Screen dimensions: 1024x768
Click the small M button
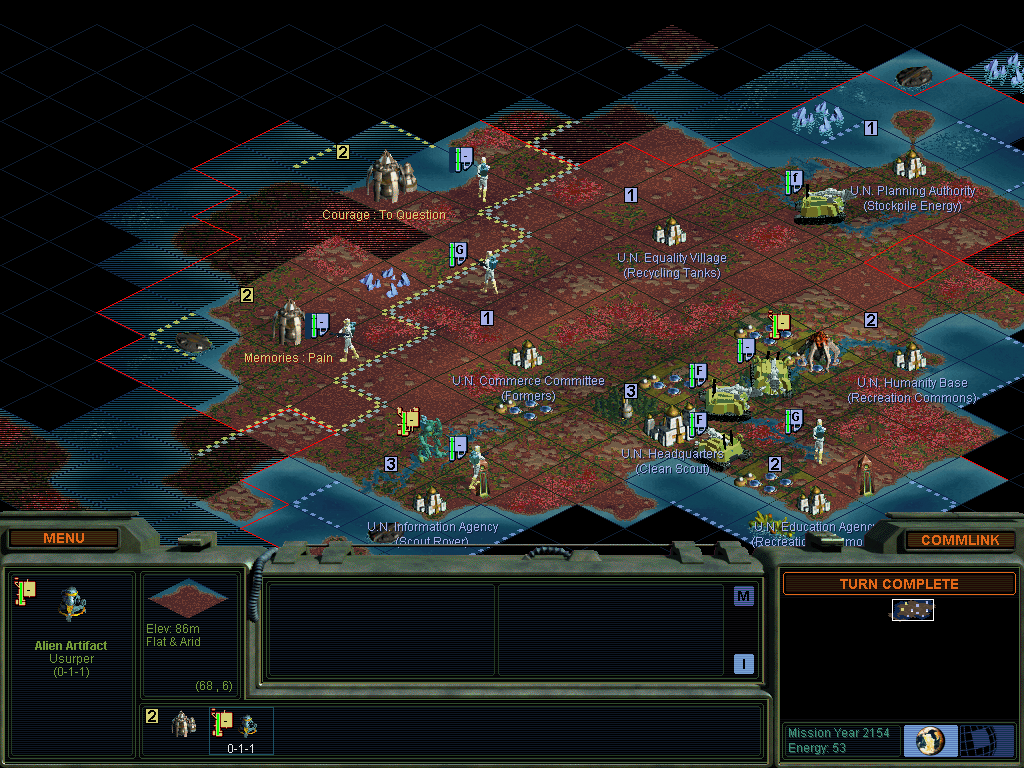[743, 597]
